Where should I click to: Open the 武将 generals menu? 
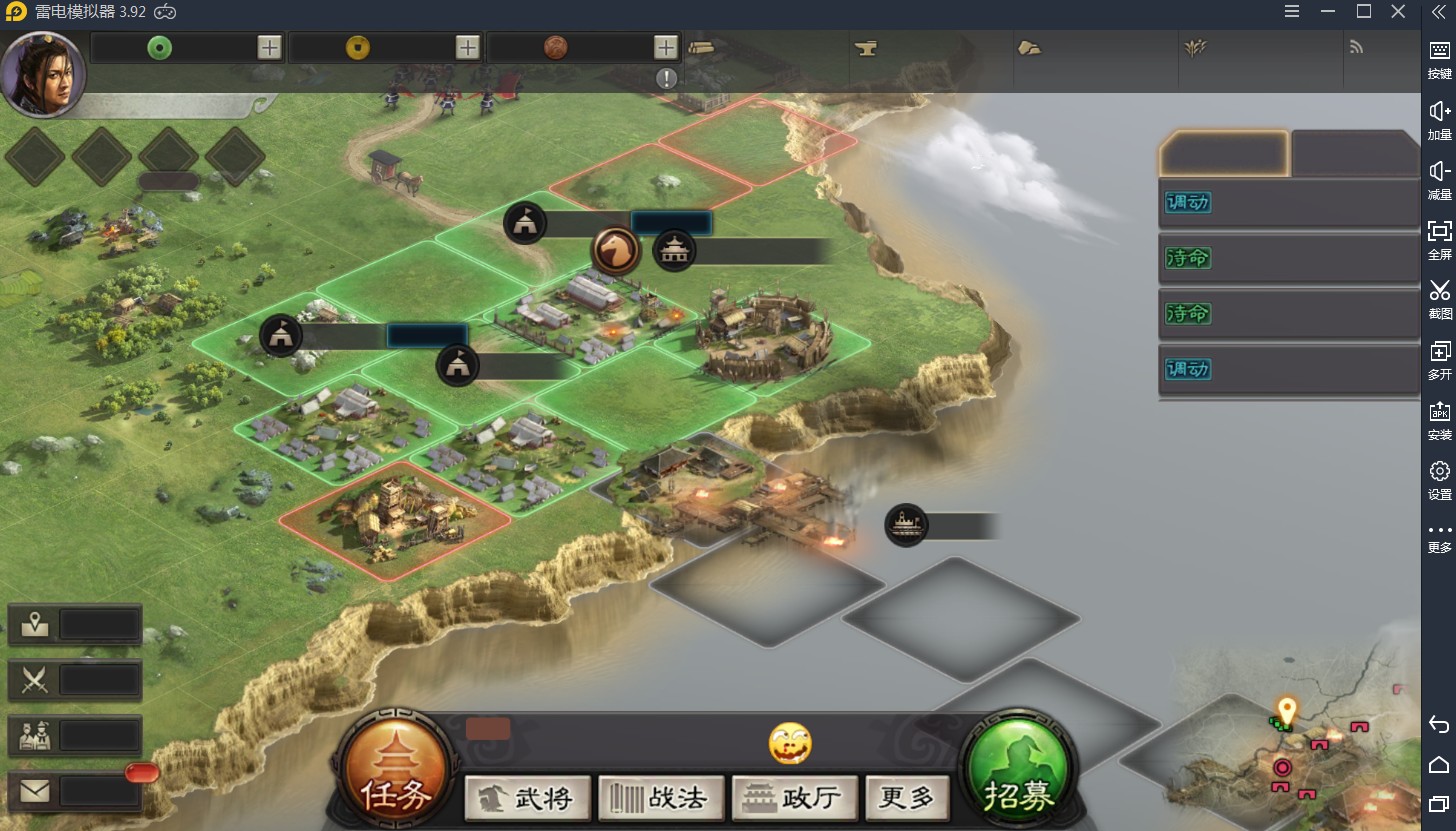528,798
